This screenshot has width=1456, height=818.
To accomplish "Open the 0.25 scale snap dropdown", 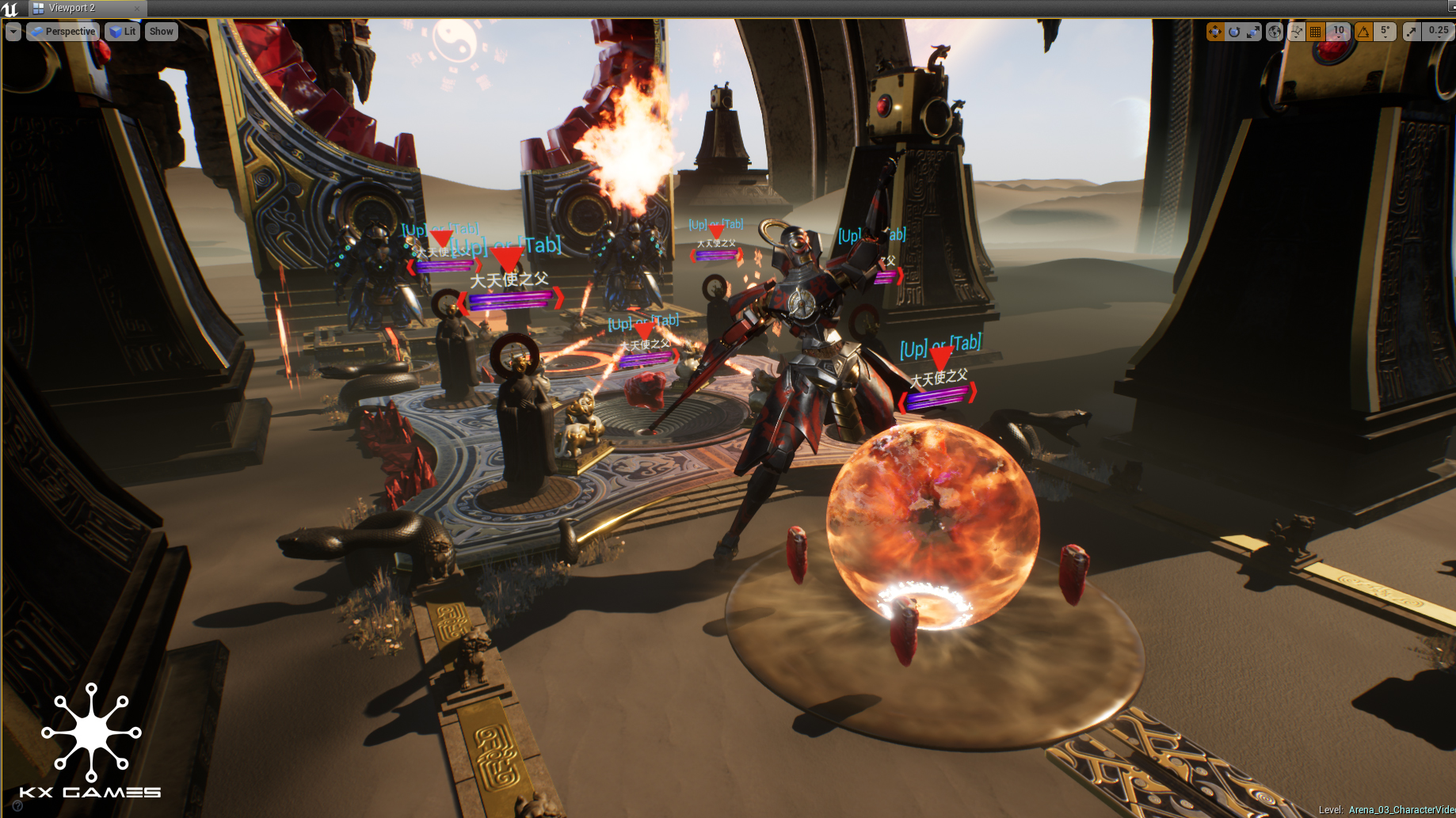I will click(1438, 32).
